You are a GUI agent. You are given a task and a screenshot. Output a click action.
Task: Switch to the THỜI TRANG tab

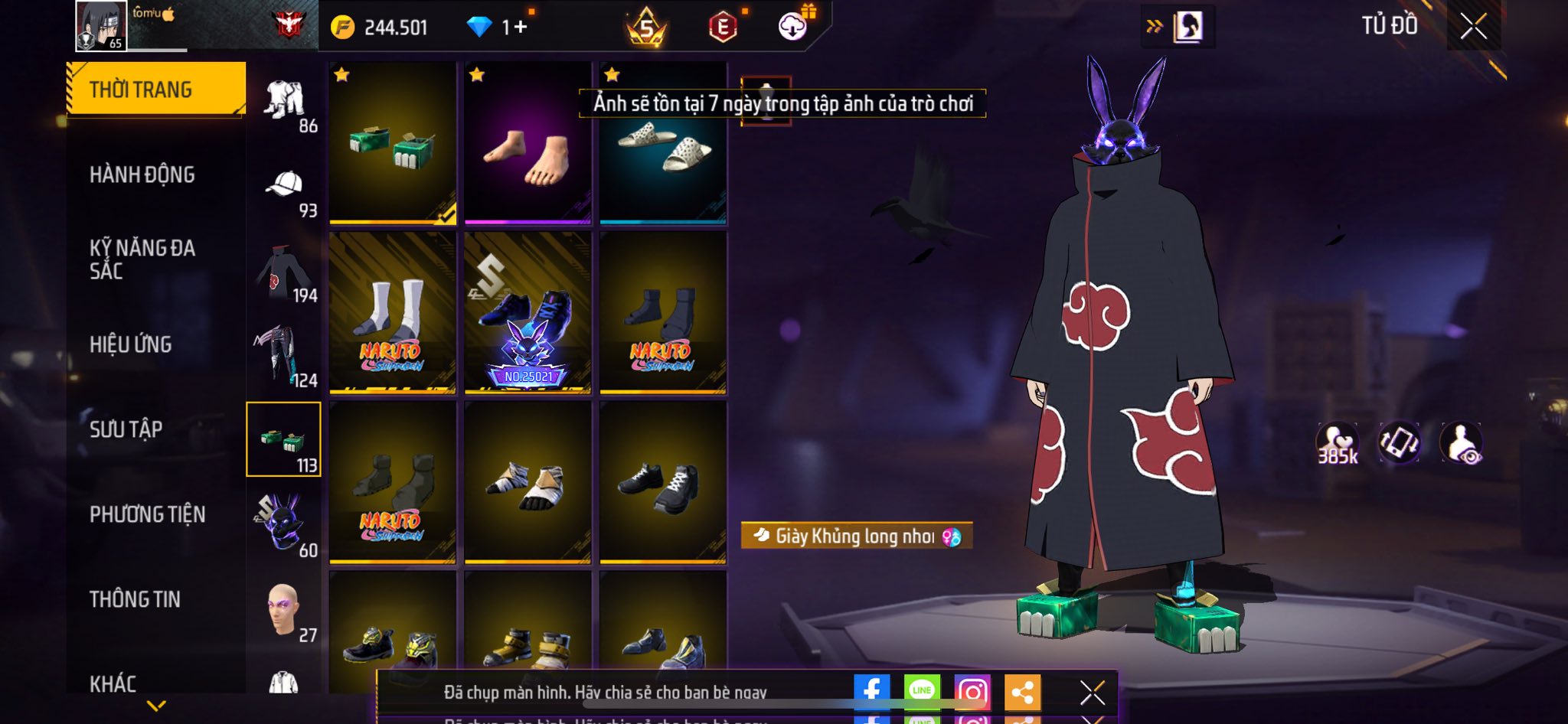coord(156,90)
